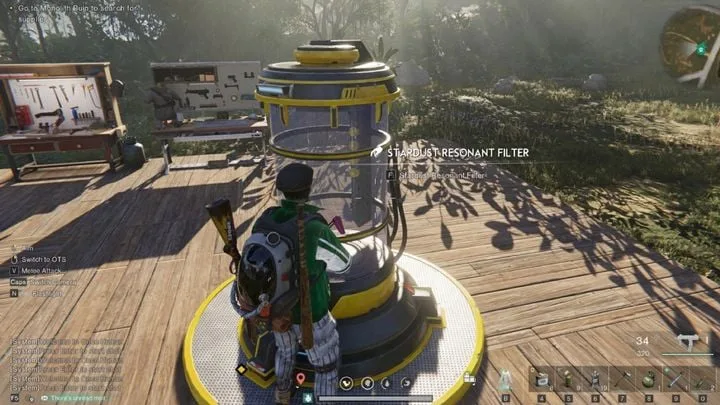Image resolution: width=720 pixels, height=405 pixels.
Task: Select the green canister in slot 5
Action: pos(567,380)
